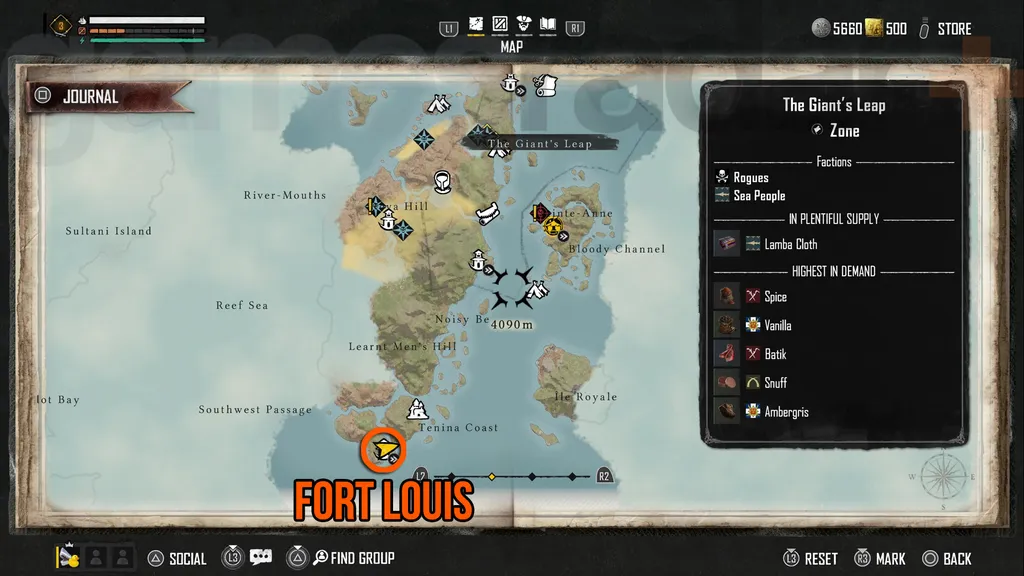Select Snuff in the demand list
Image resolution: width=1024 pixels, height=576 pixels.
[775, 383]
